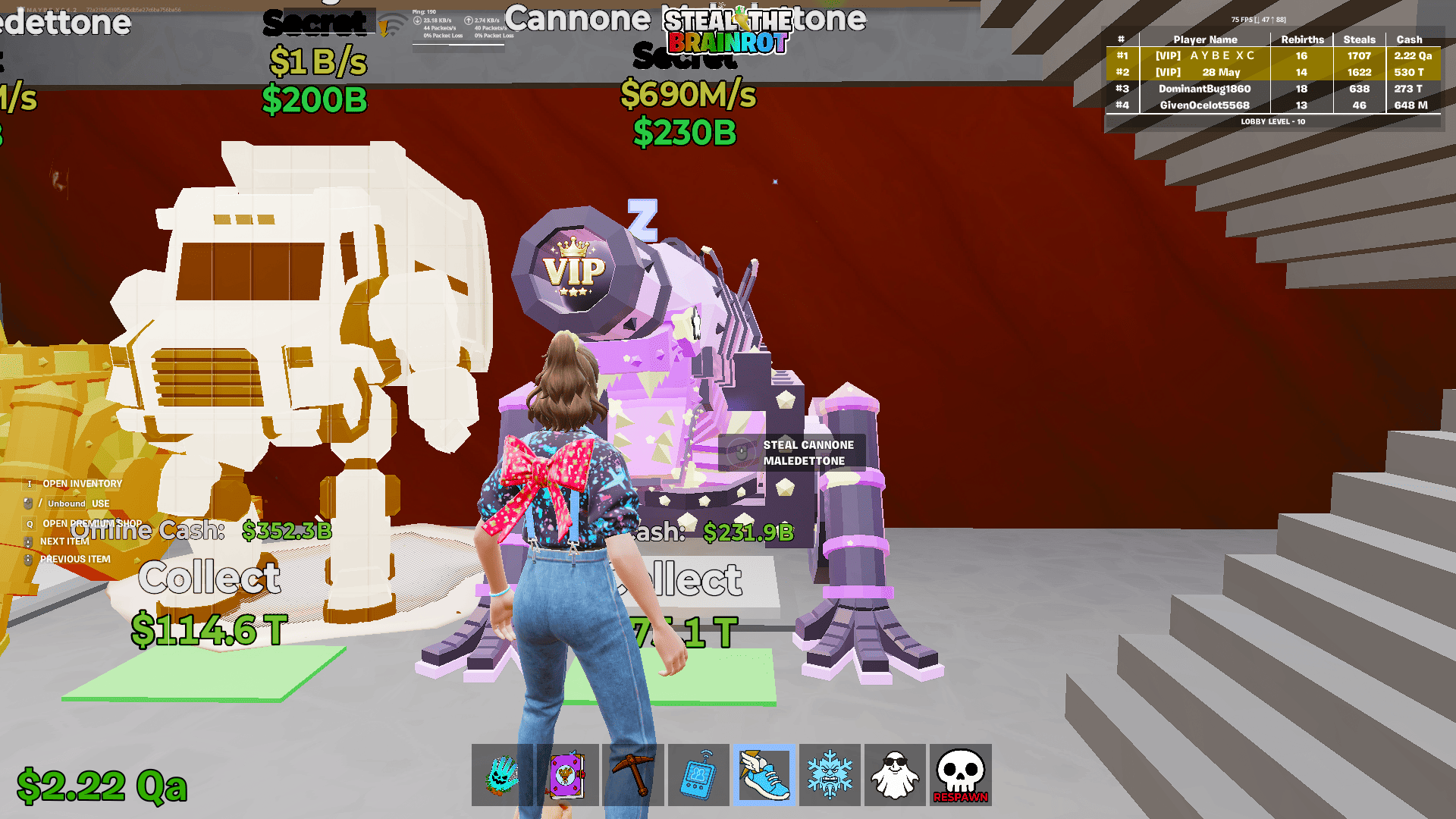
Task: Click the wifi signal icon by ping stats
Action: click(394, 21)
